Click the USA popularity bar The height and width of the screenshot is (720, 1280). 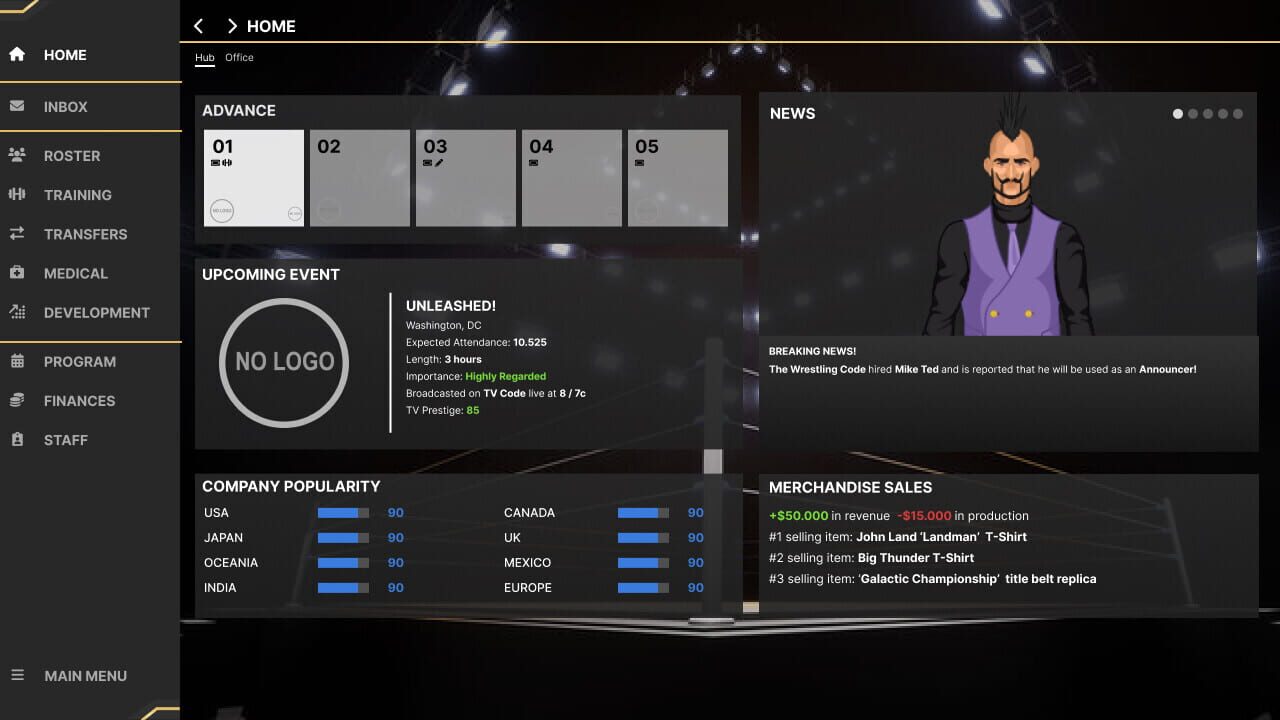[343, 512]
